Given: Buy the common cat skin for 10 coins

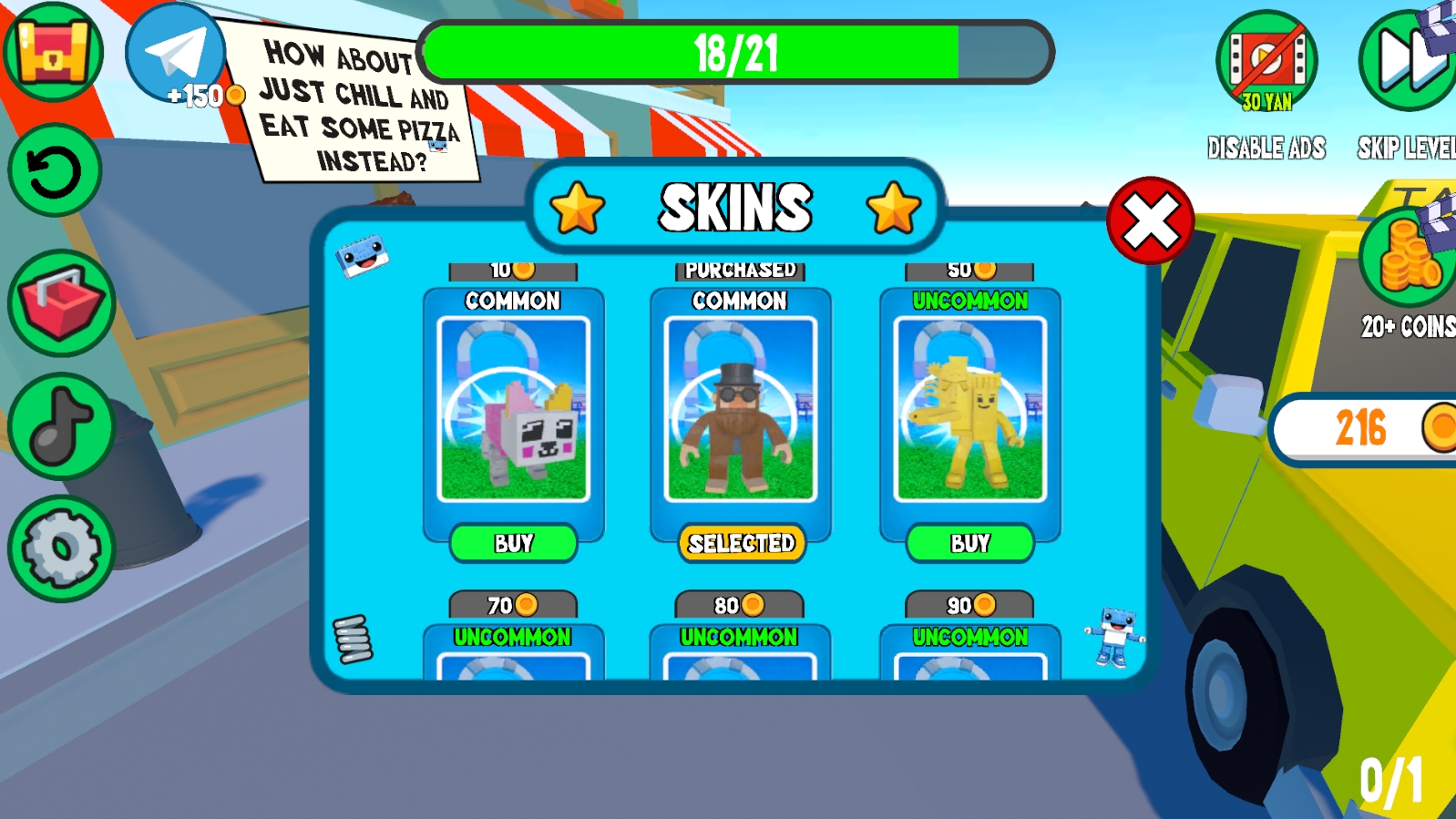Looking at the screenshot, I should (x=514, y=544).
